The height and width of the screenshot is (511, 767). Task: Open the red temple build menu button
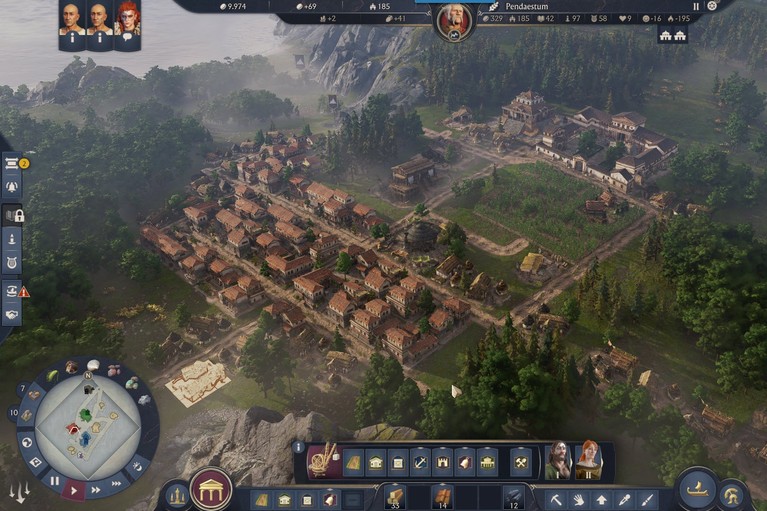pos(211,489)
